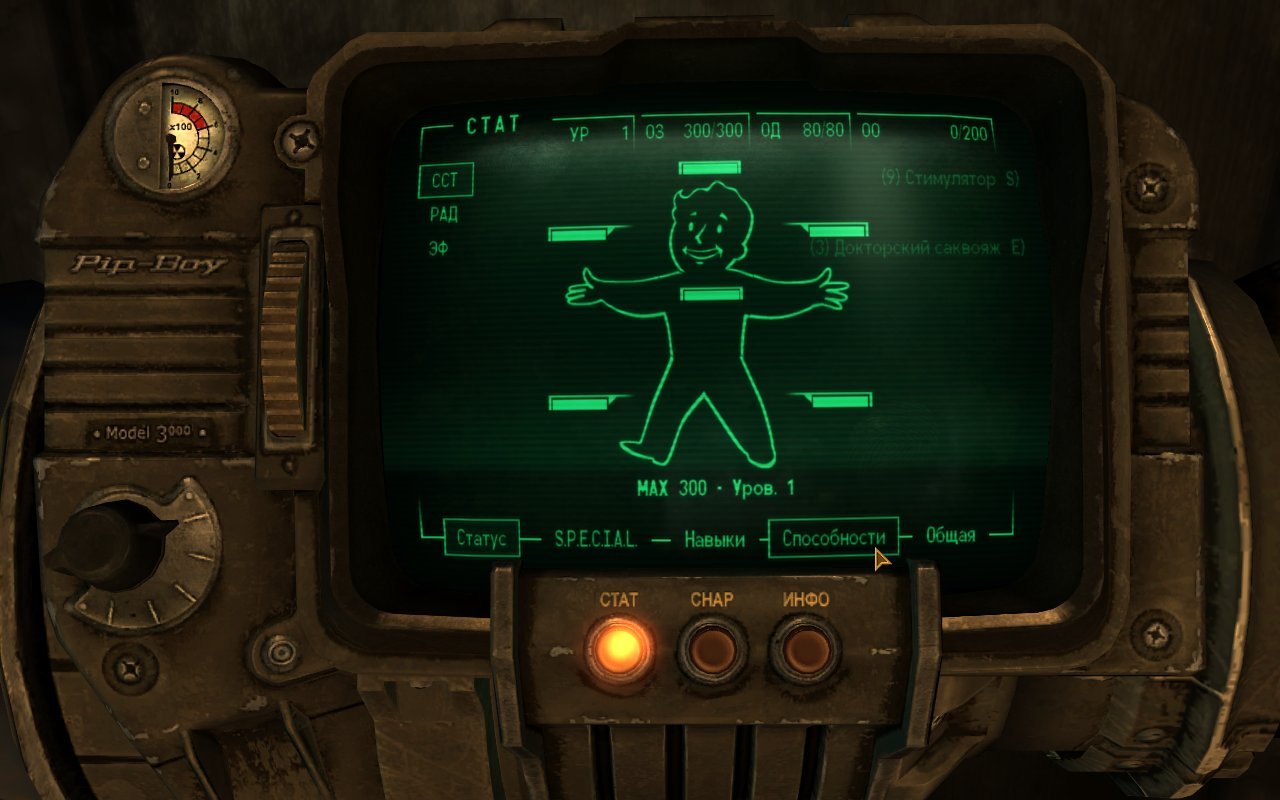Switch to the Навыки tab
Image resolution: width=1280 pixels, height=800 pixels.
click(x=715, y=538)
